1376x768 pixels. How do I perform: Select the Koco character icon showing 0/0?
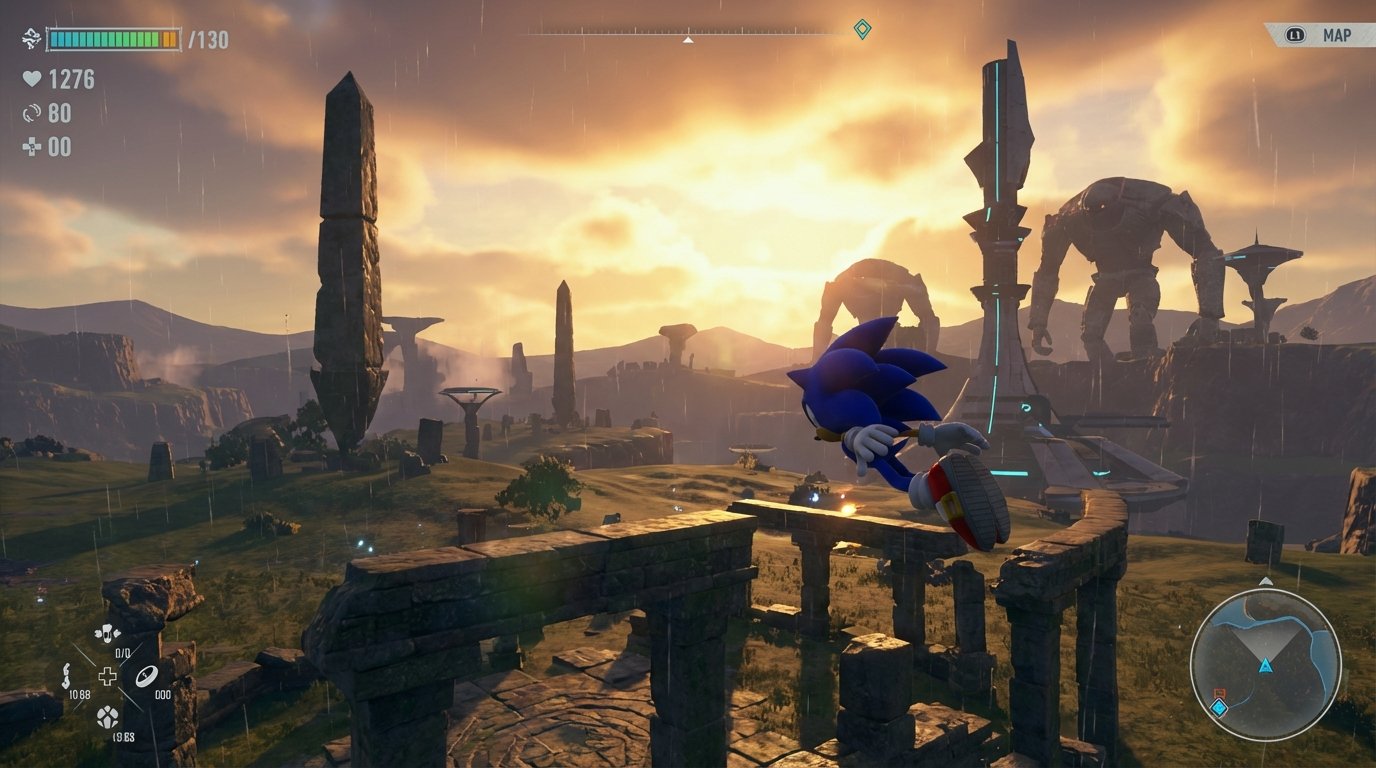pyautogui.click(x=107, y=633)
